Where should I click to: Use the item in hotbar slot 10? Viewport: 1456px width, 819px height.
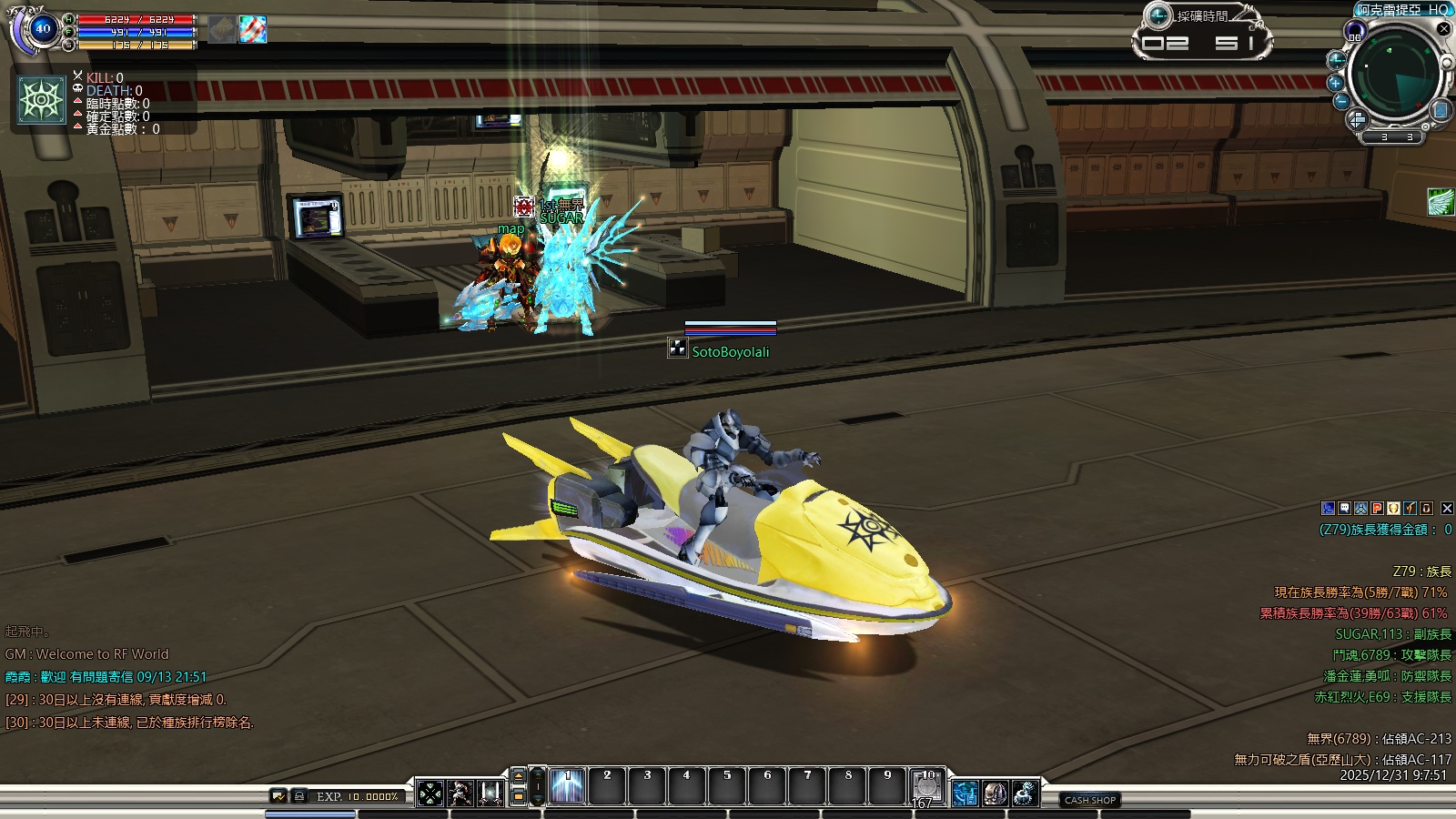(927, 785)
